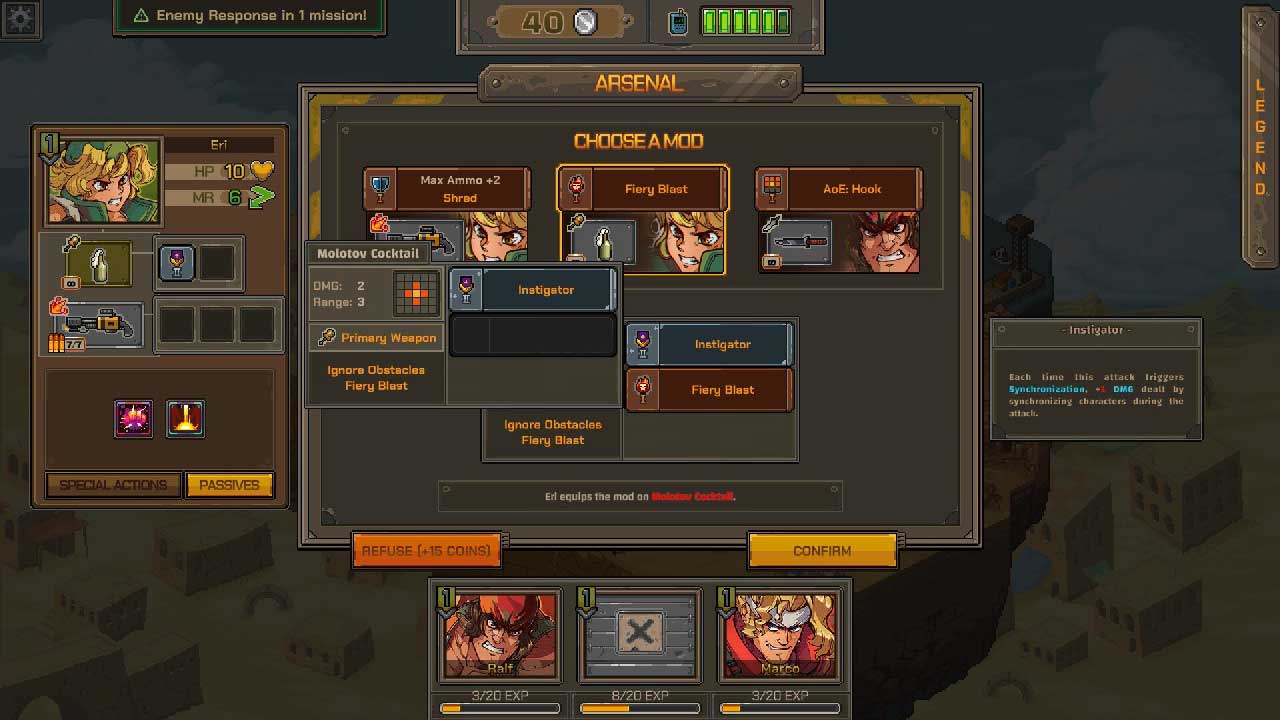Refuse the mod for +15 coins
The height and width of the screenshot is (720, 1280).
[426, 550]
